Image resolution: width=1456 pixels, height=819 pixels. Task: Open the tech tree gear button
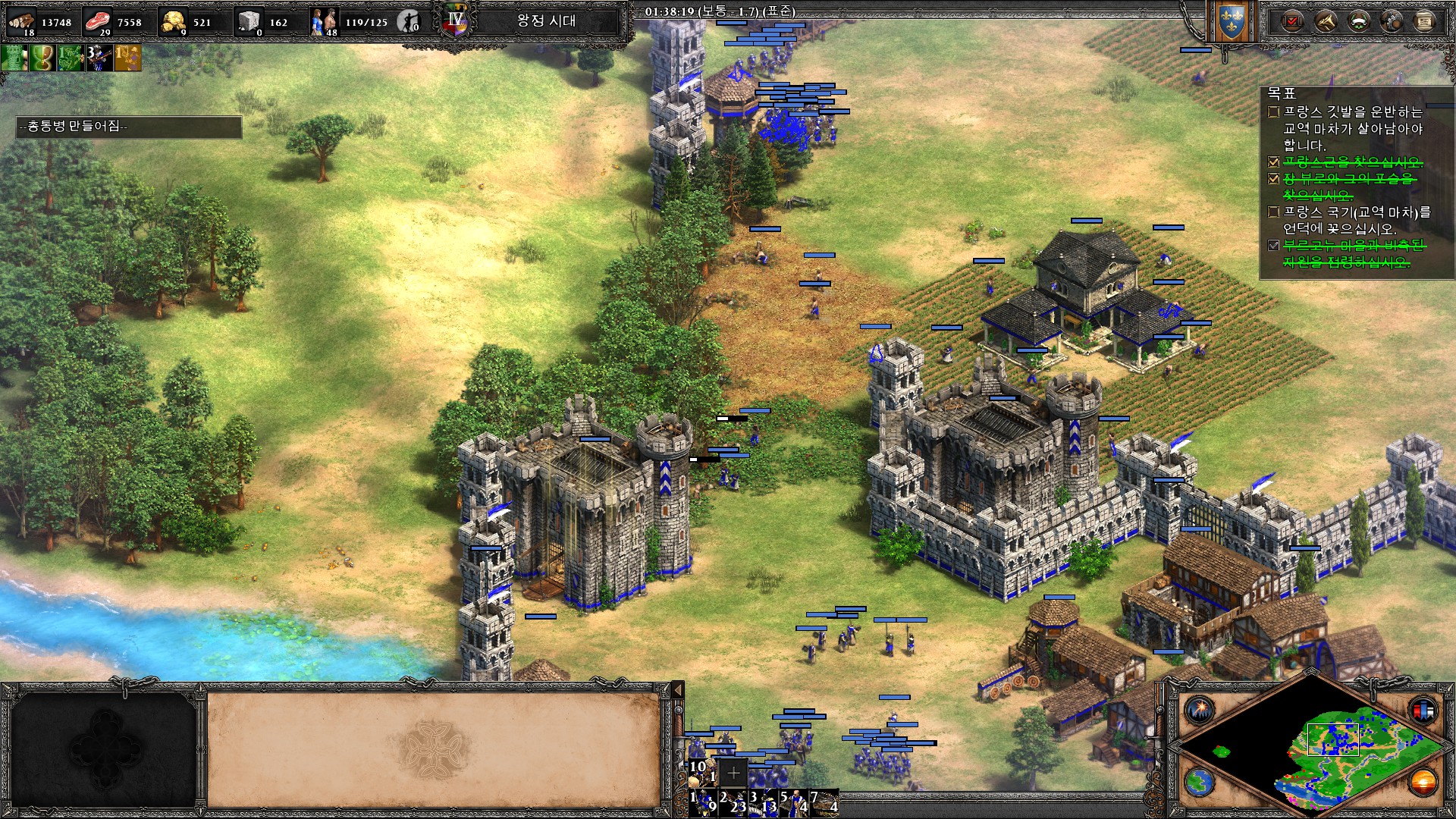(x=1392, y=21)
